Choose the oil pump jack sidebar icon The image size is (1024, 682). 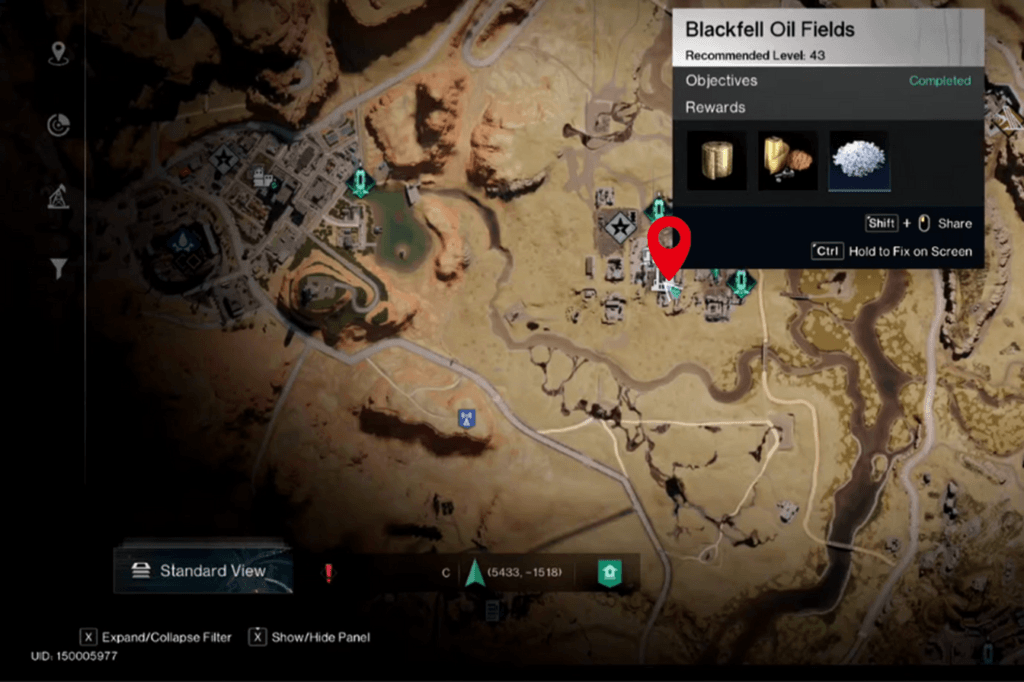(x=59, y=197)
